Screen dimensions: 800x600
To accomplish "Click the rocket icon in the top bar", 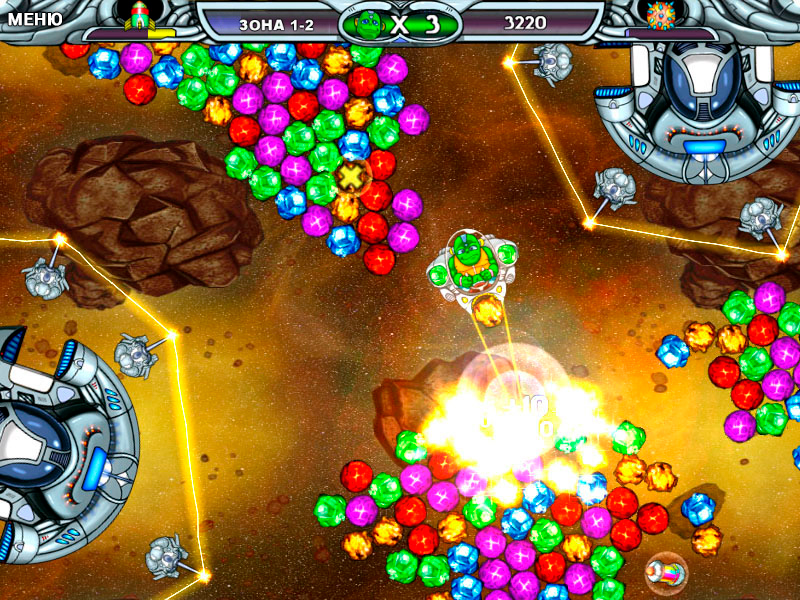I will coord(137,15).
